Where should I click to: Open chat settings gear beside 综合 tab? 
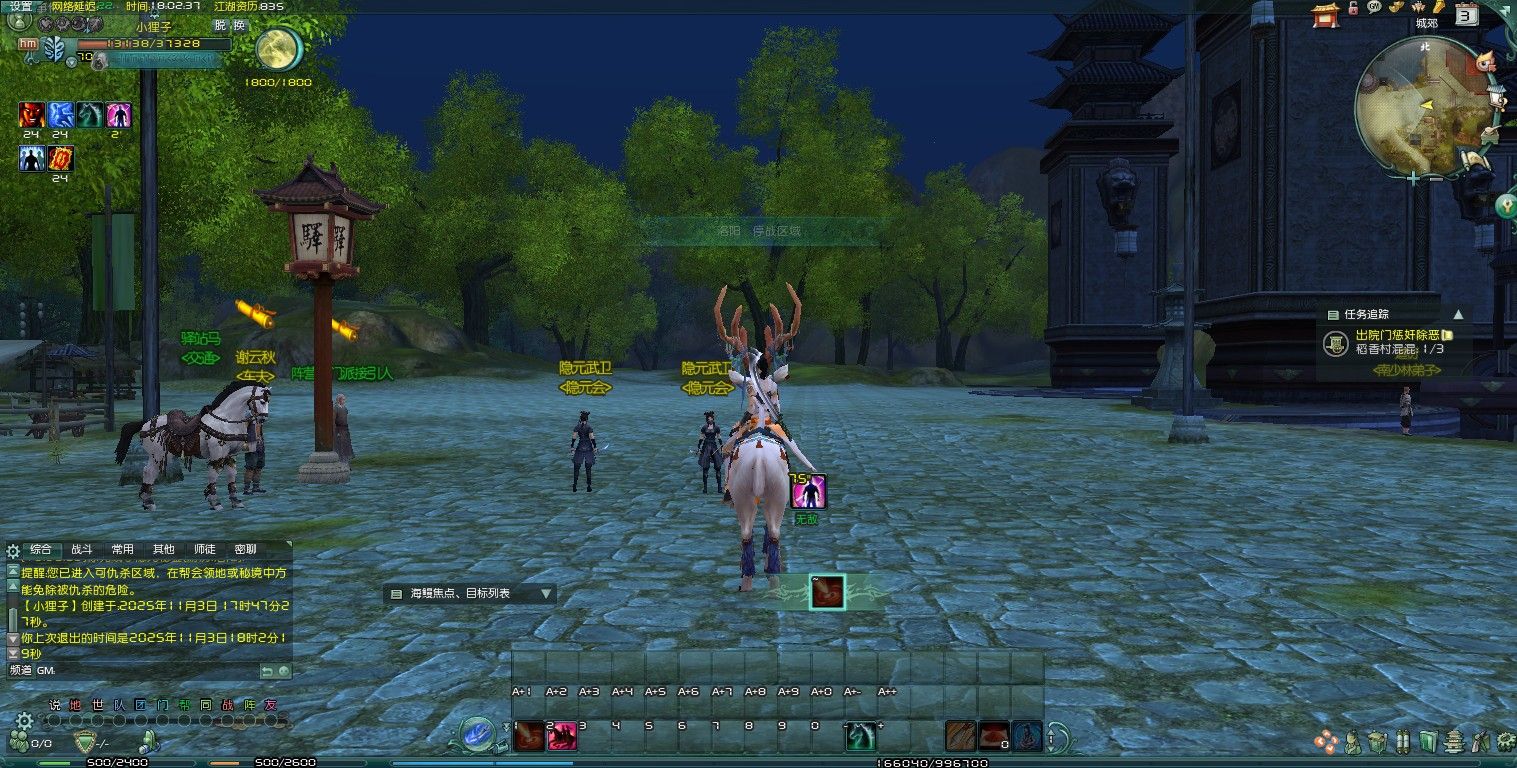pyautogui.click(x=13, y=550)
